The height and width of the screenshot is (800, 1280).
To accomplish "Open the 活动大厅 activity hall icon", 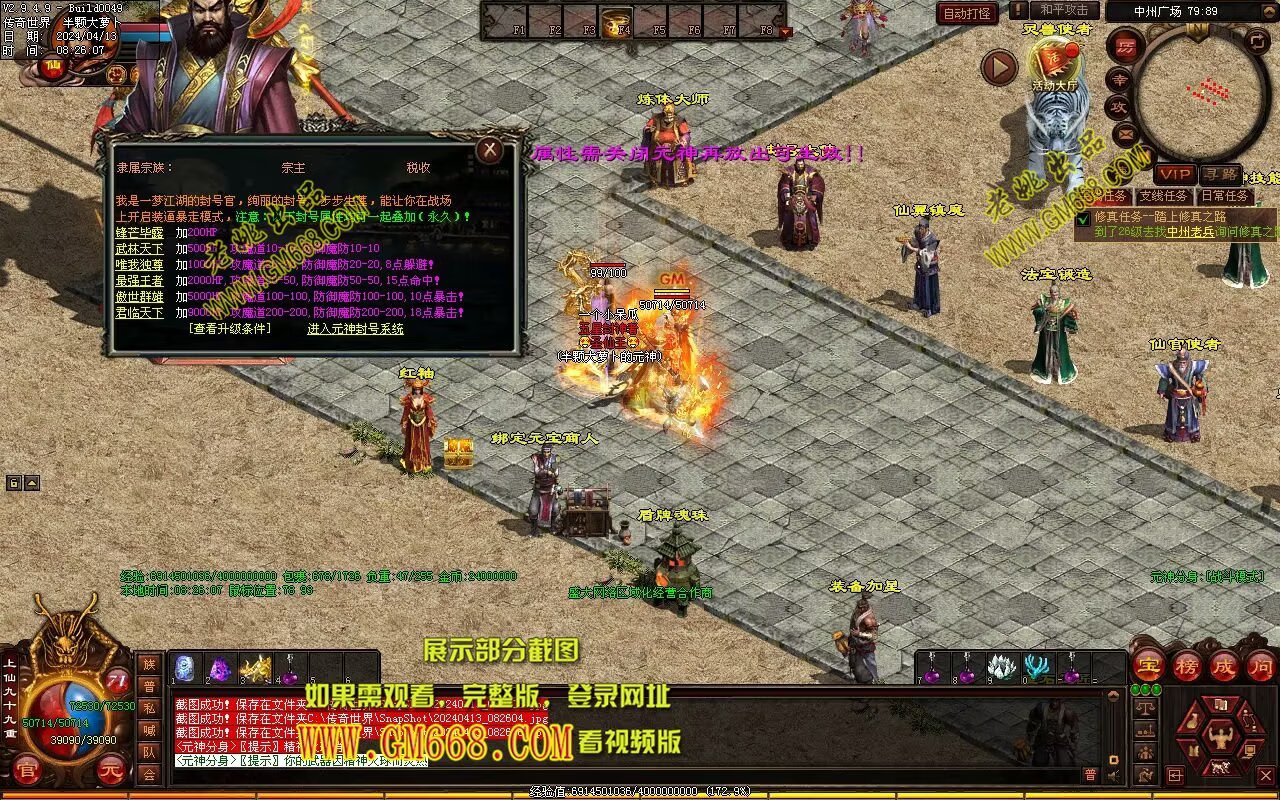I will tap(1054, 62).
